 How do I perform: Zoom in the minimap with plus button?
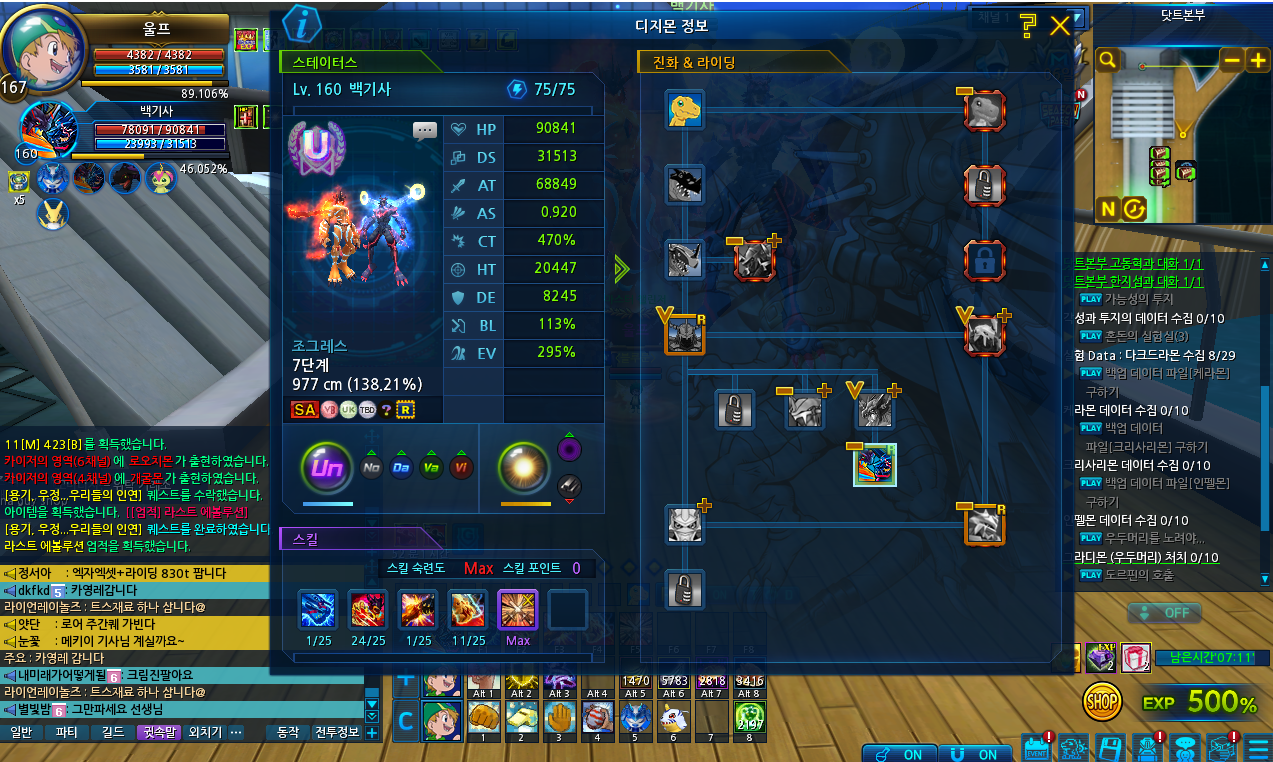pos(1258,60)
